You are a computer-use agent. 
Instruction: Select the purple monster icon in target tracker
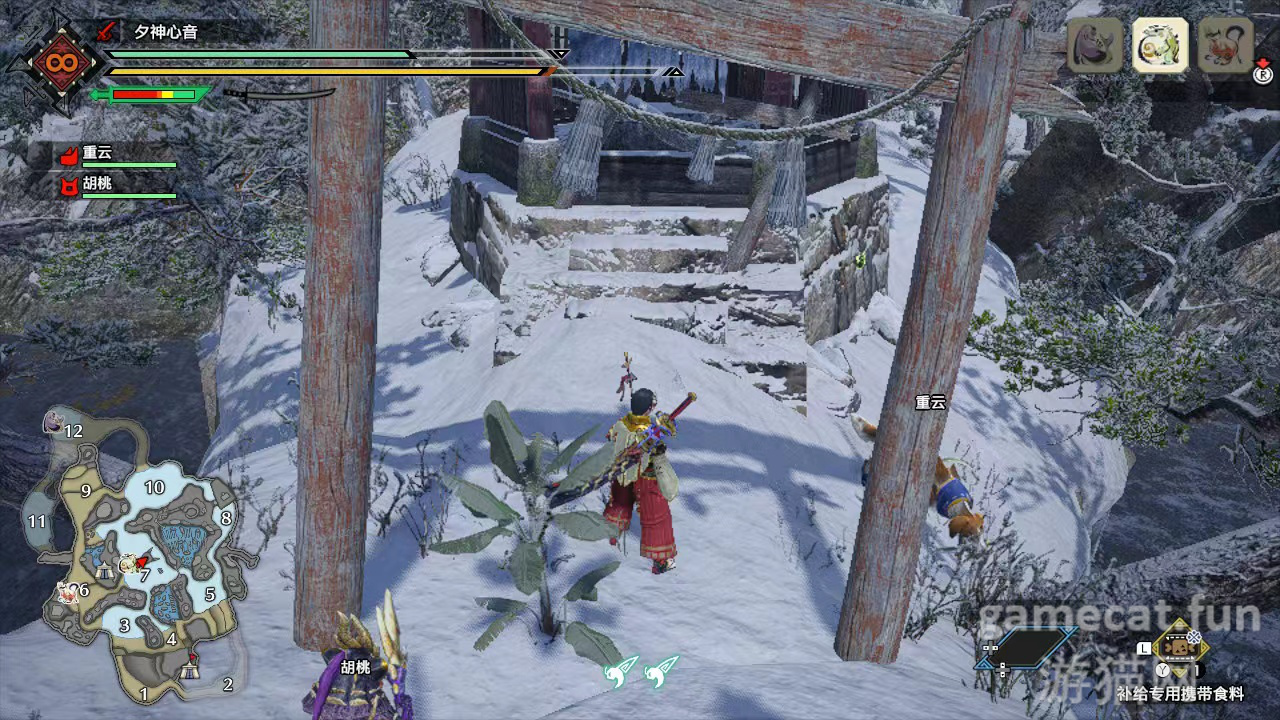click(x=1095, y=45)
